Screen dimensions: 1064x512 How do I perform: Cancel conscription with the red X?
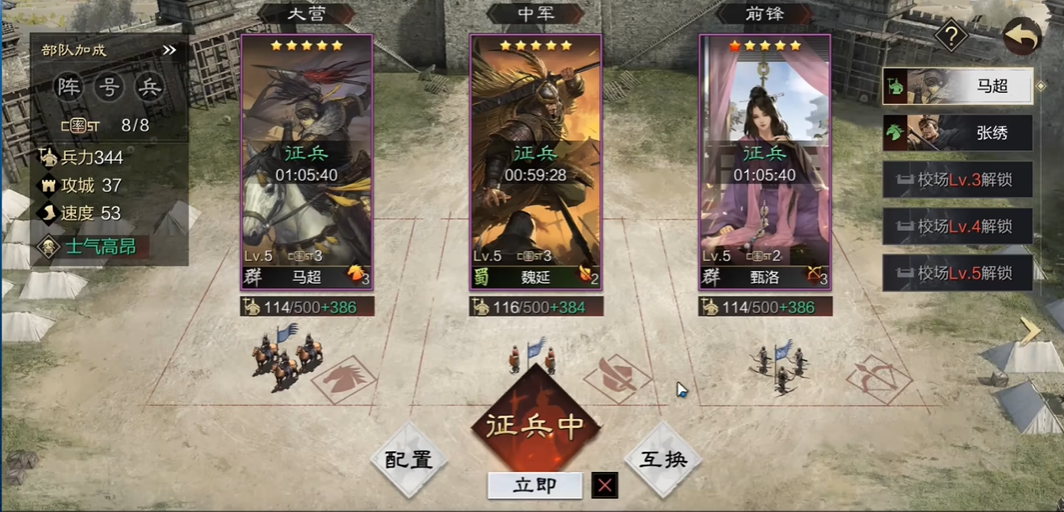[x=604, y=486]
